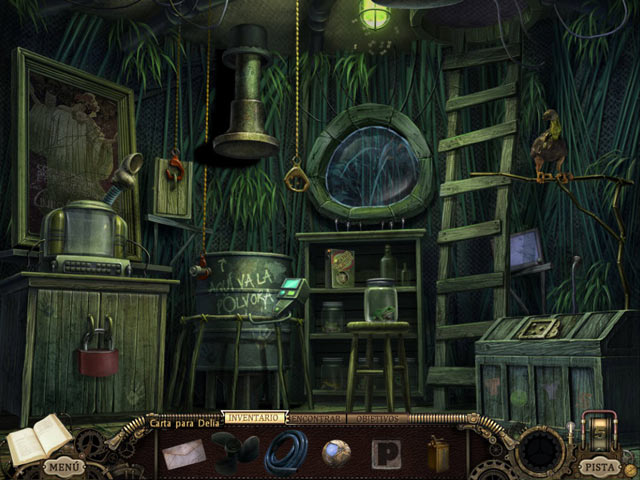Image resolution: width=640 pixels, height=480 pixels.
Task: Open the Menú button
Action: (60, 467)
